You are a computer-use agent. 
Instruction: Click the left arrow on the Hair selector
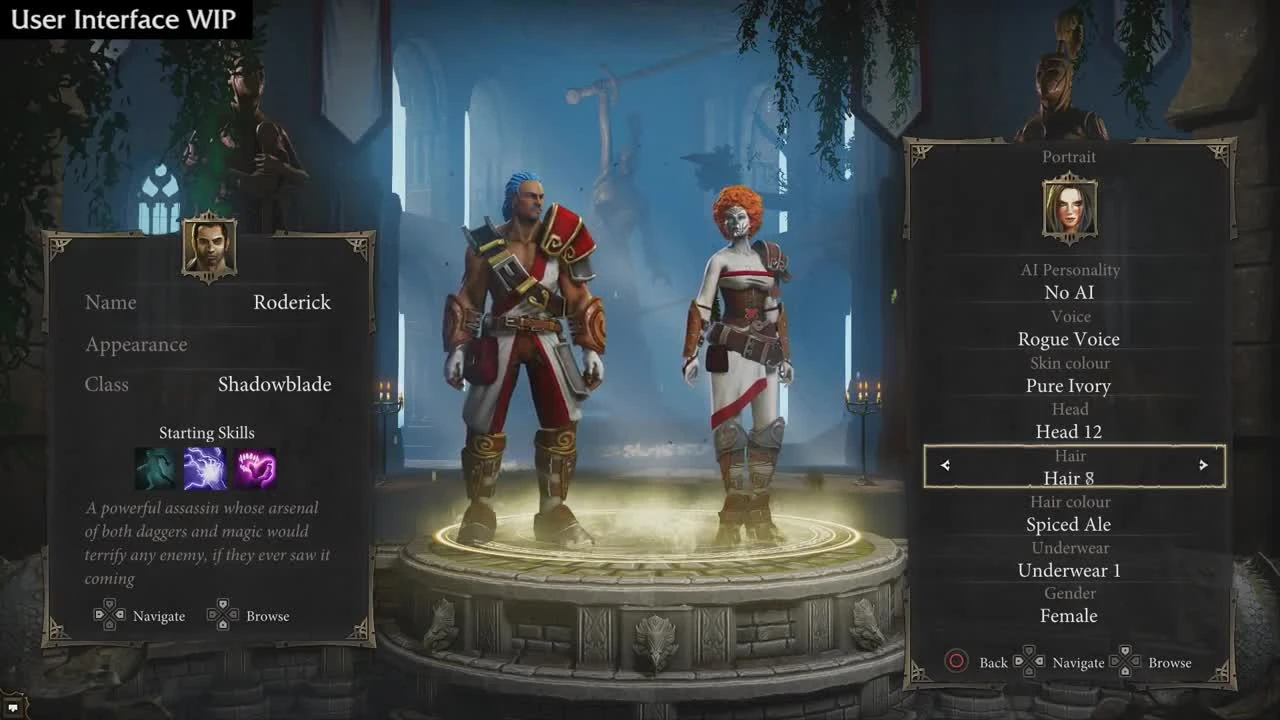(x=944, y=466)
